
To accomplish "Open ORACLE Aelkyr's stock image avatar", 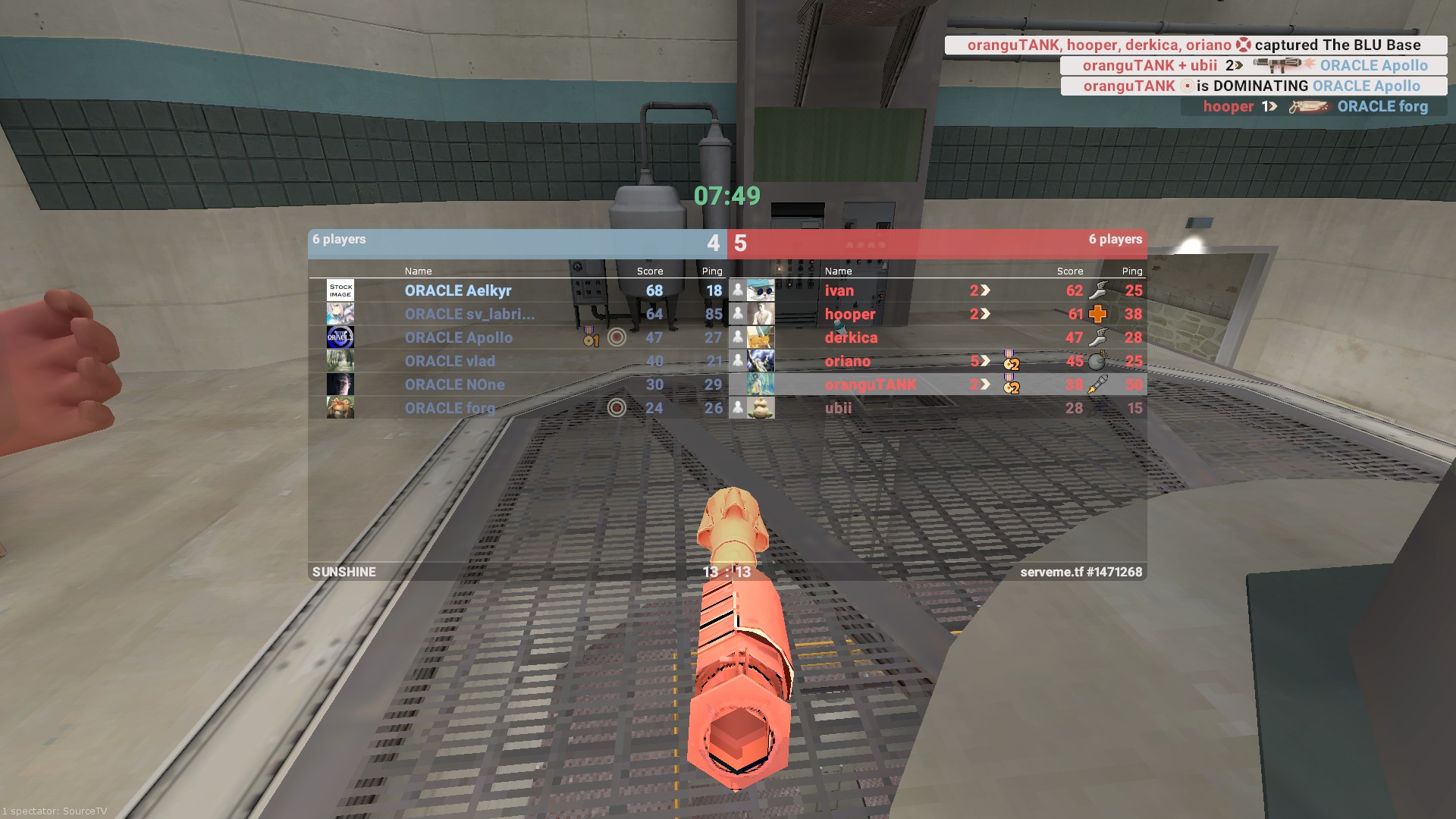I will coord(340,290).
